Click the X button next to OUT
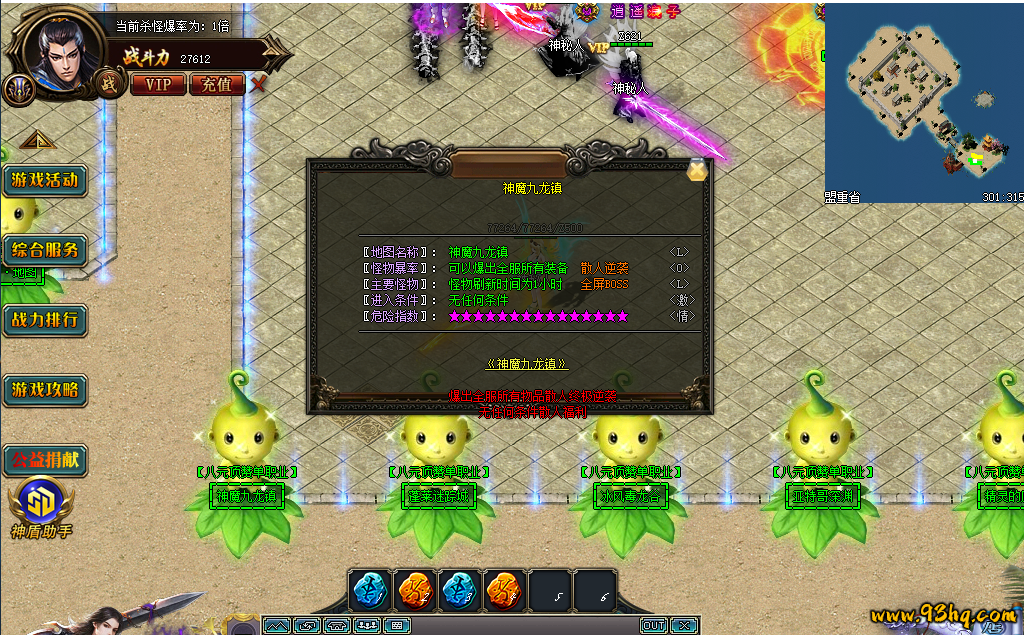1024x635 pixels. click(x=684, y=626)
